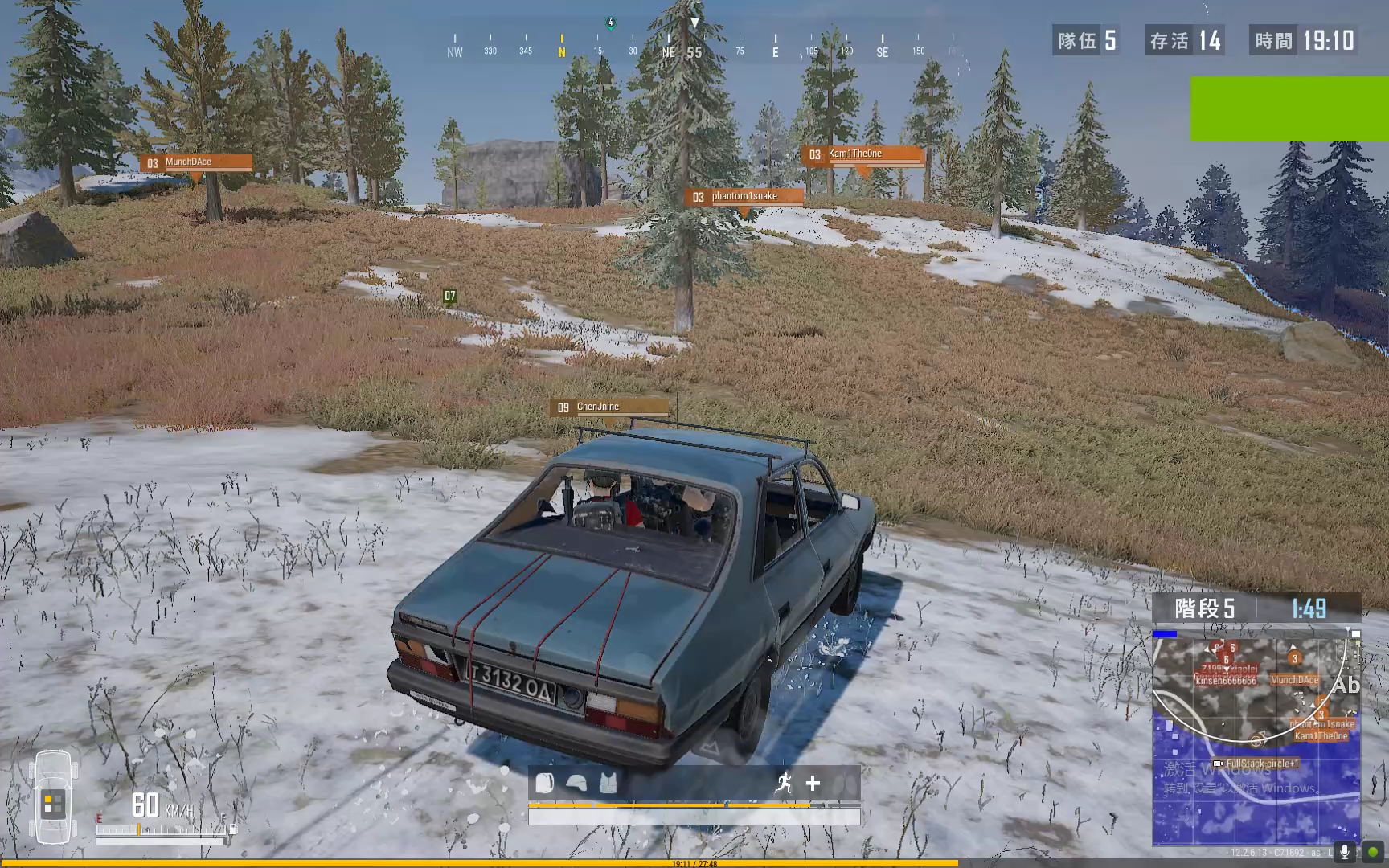The width and height of the screenshot is (1389, 868).
Task: Click the plus healing boost icon
Action: tap(813, 783)
